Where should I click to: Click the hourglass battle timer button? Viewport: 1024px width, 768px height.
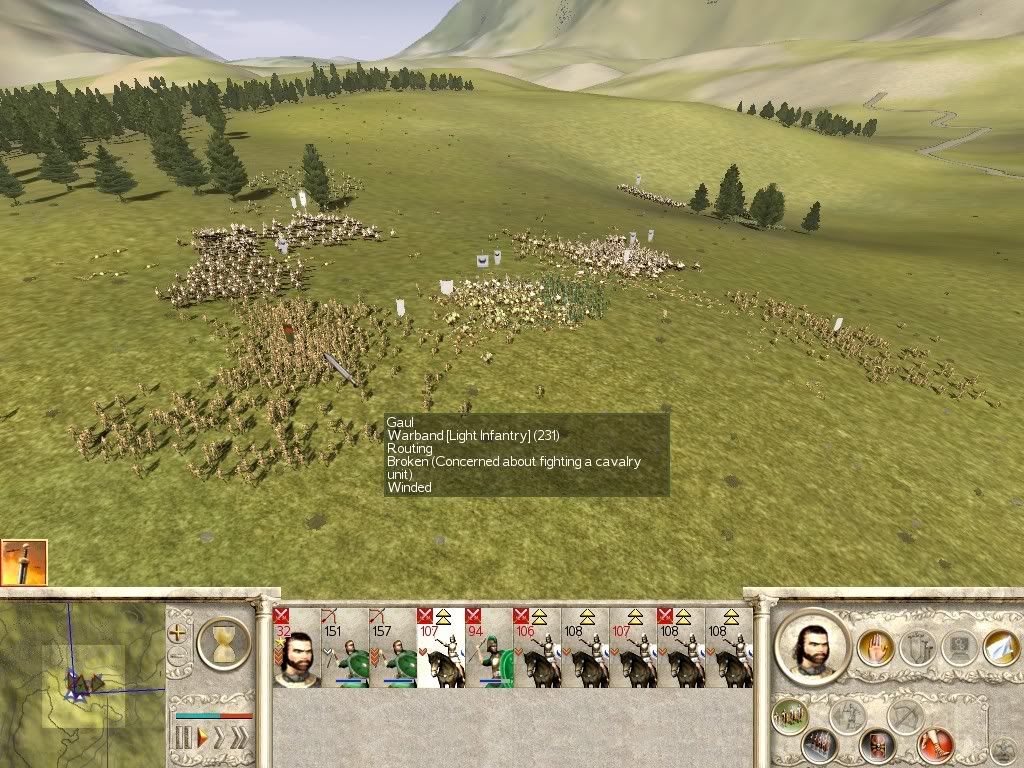224,642
